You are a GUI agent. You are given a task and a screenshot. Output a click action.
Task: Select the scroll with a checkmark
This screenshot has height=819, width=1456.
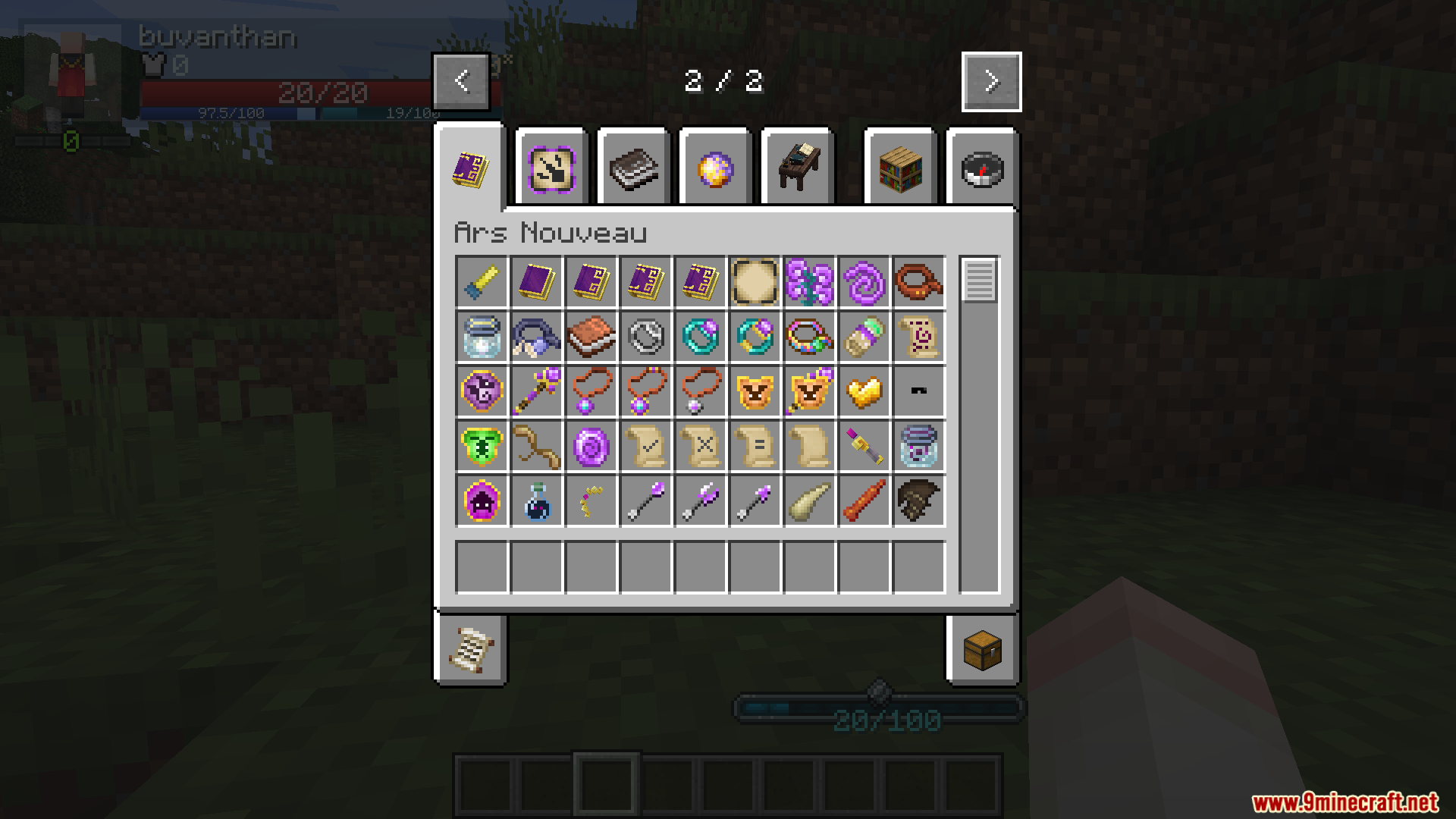point(645,446)
